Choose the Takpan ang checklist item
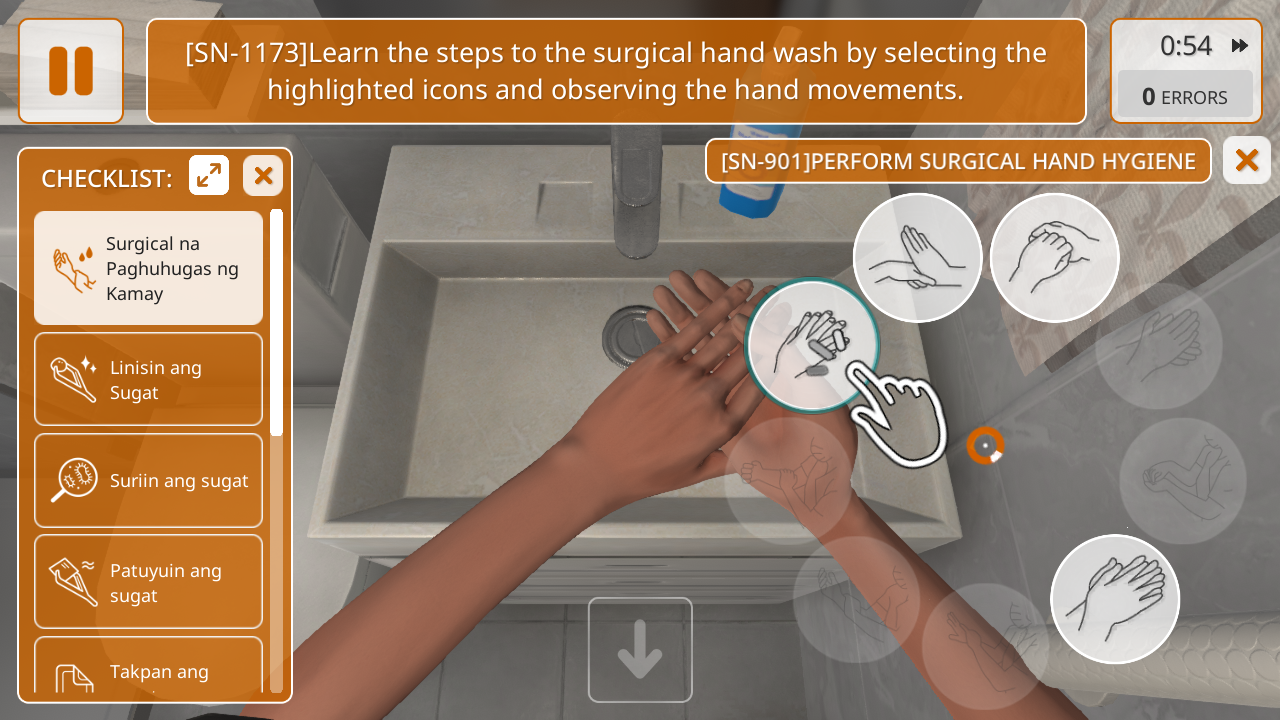 [149, 668]
